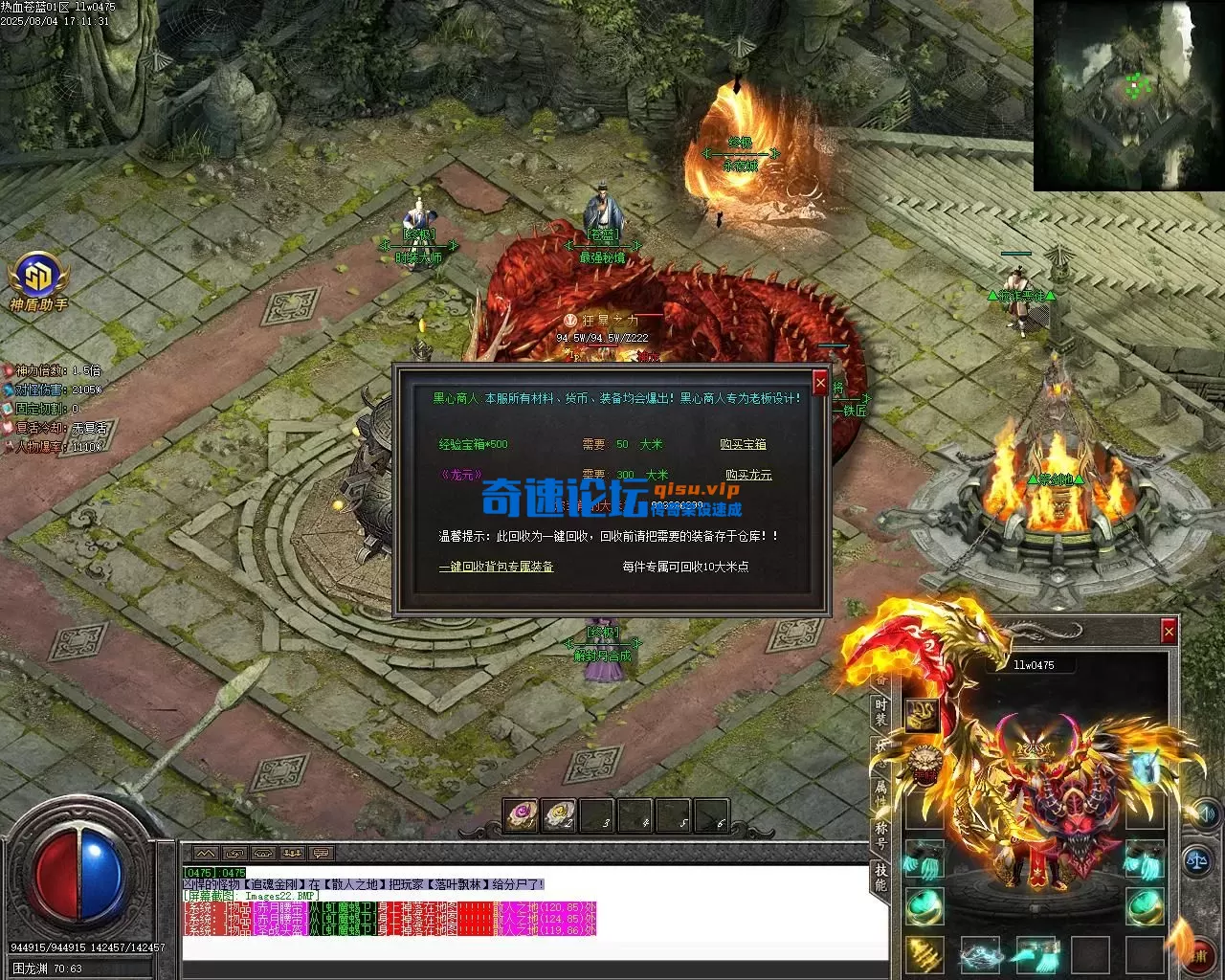This screenshot has height=980, width=1225.
Task: Click the minimap
Action: [x=1127, y=96]
